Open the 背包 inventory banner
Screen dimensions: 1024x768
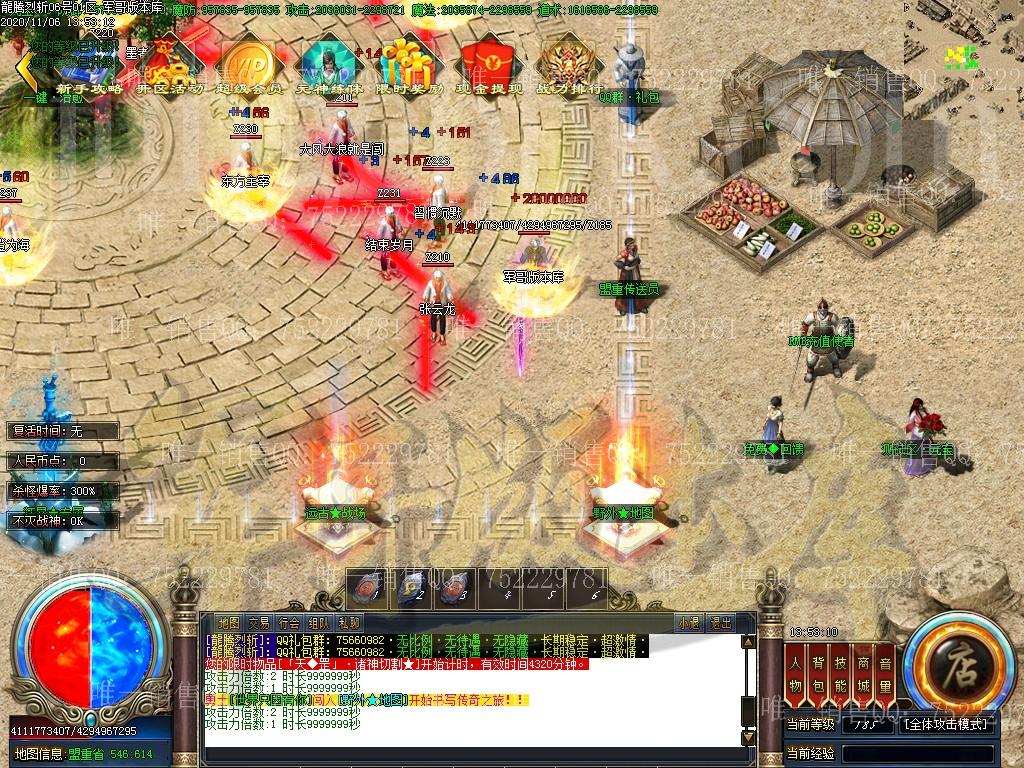tap(819, 674)
